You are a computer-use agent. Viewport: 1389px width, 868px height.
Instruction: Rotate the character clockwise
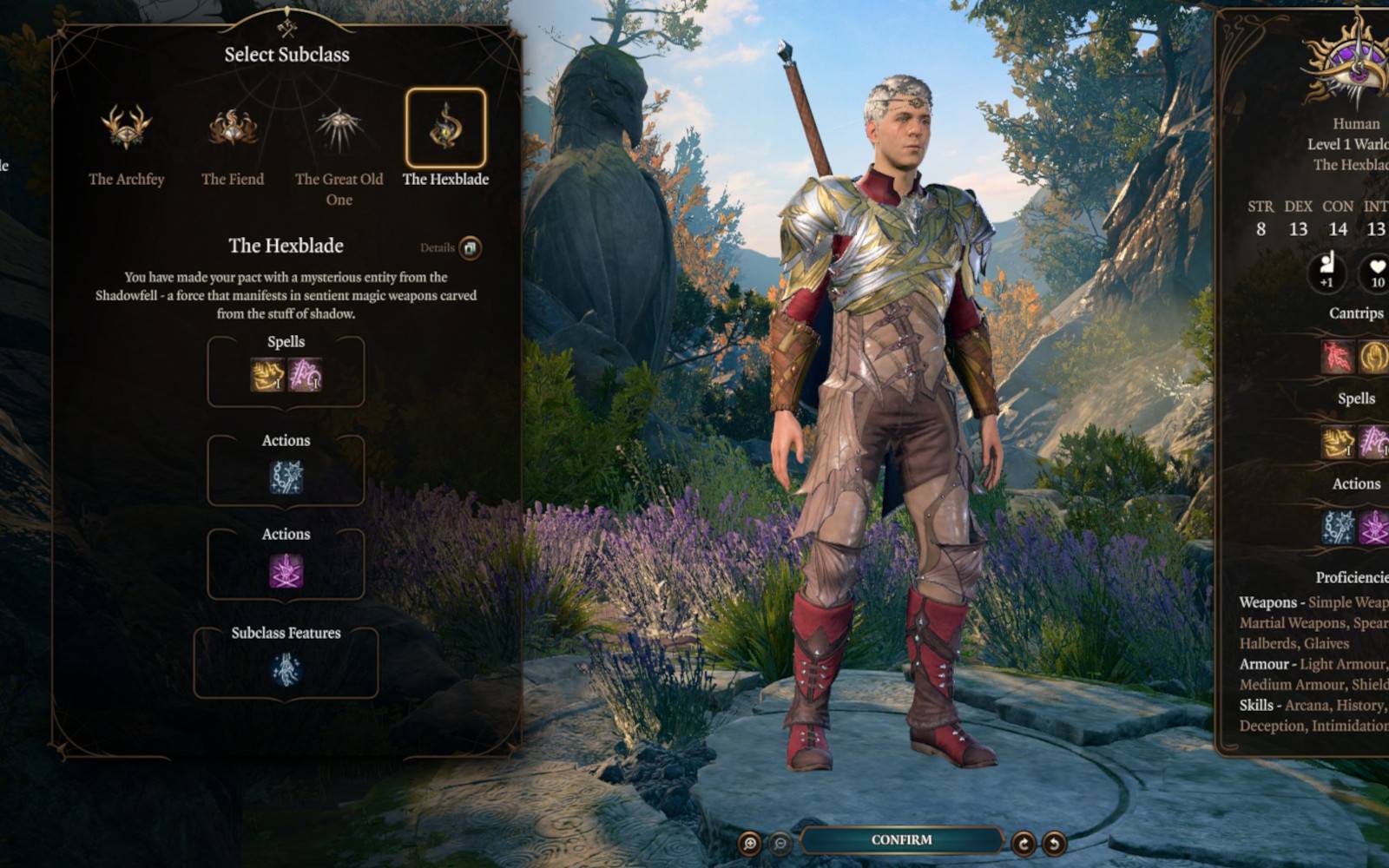(1024, 843)
